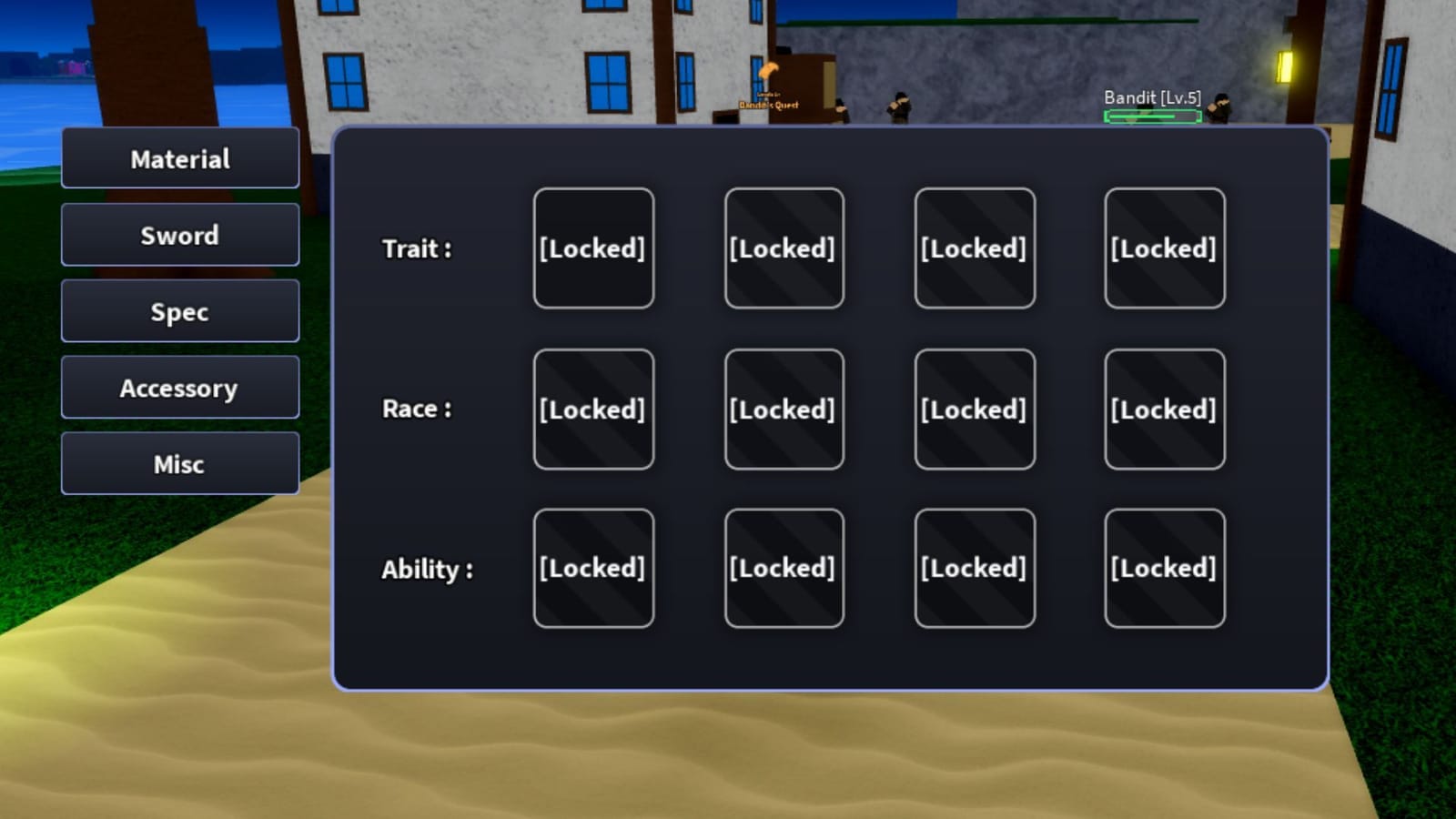View the Accessory category
Viewport: 1456px width, 819px height.
click(179, 387)
